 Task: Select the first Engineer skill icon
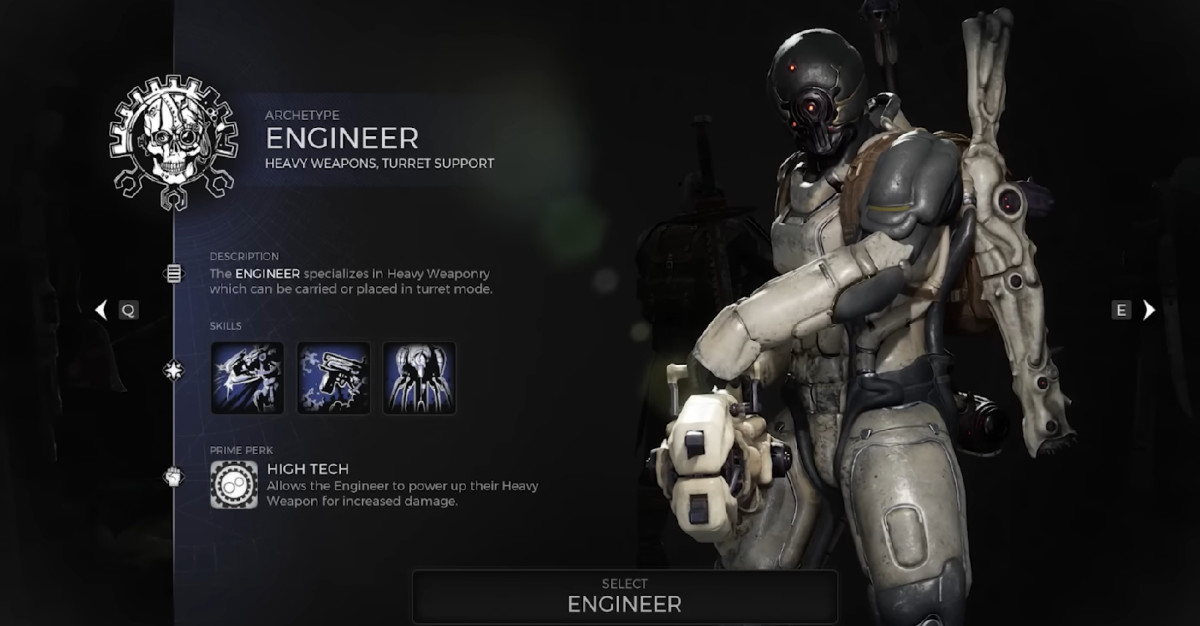[247, 378]
